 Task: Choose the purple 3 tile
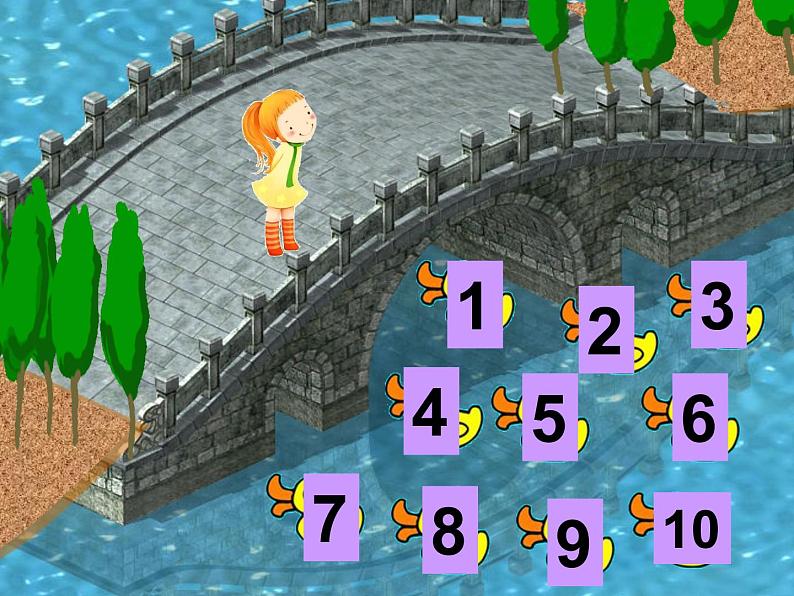click(718, 304)
